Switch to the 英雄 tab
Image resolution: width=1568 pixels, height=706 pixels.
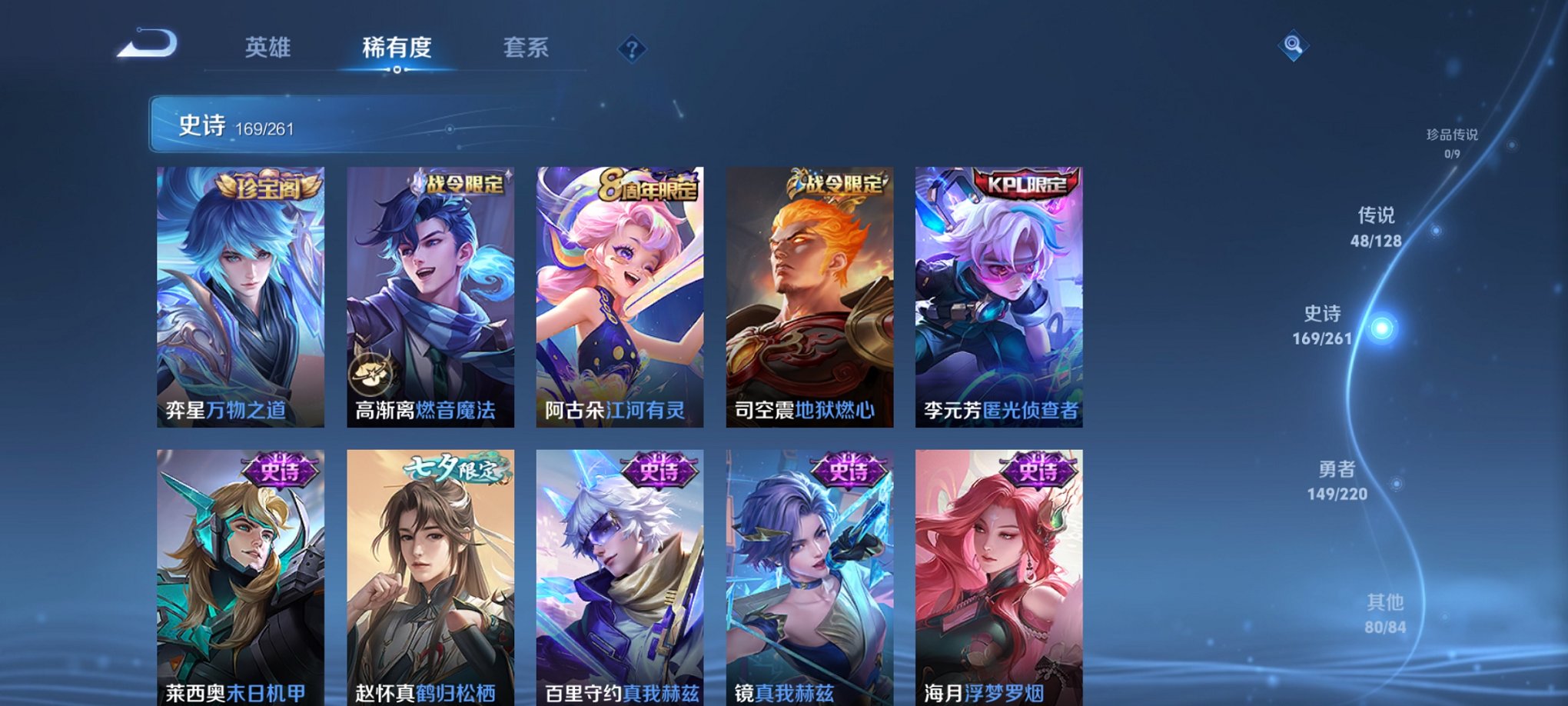point(267,48)
